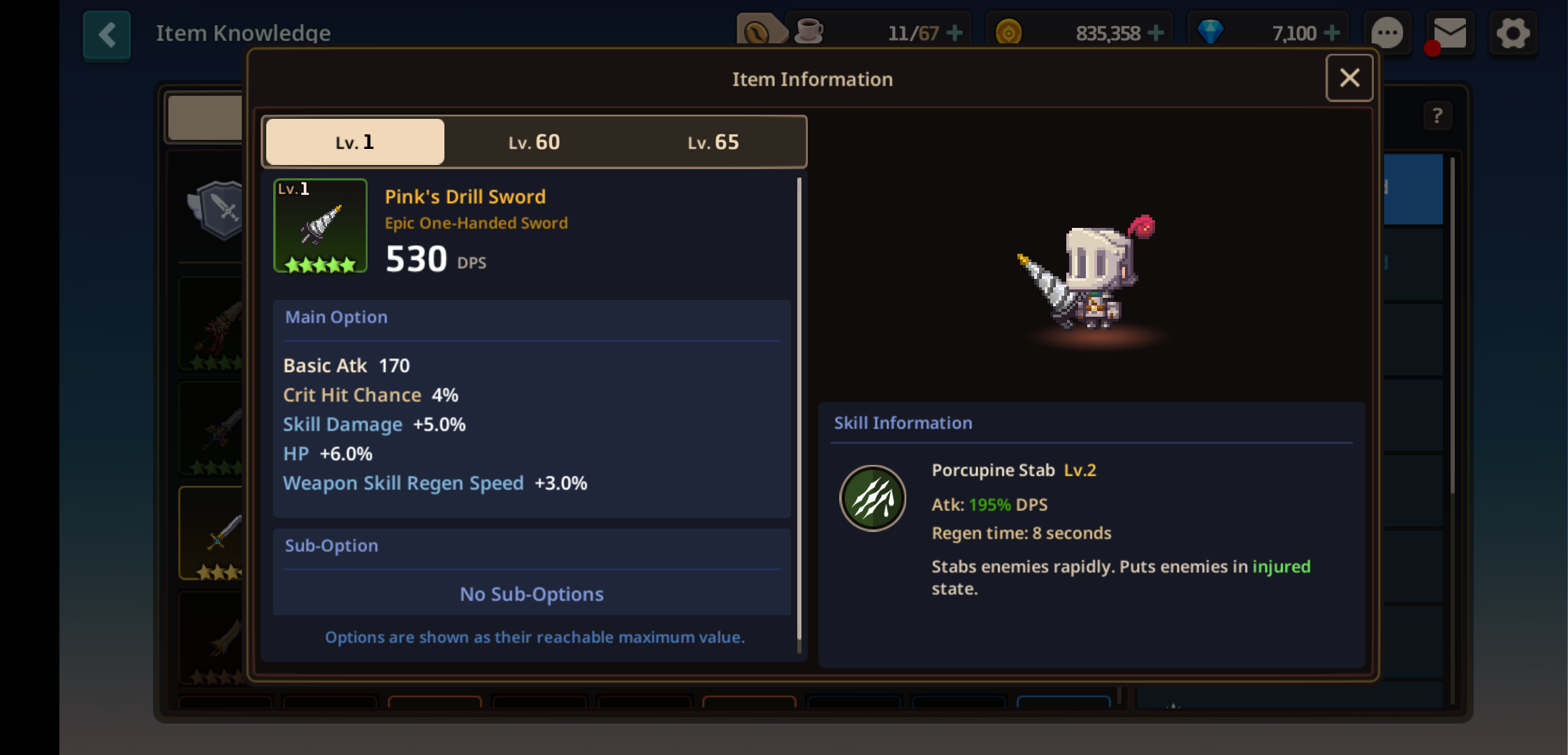Screen dimensions: 1568x755
Task: Tap the Porcupine Stab skill icon
Action: point(873,498)
